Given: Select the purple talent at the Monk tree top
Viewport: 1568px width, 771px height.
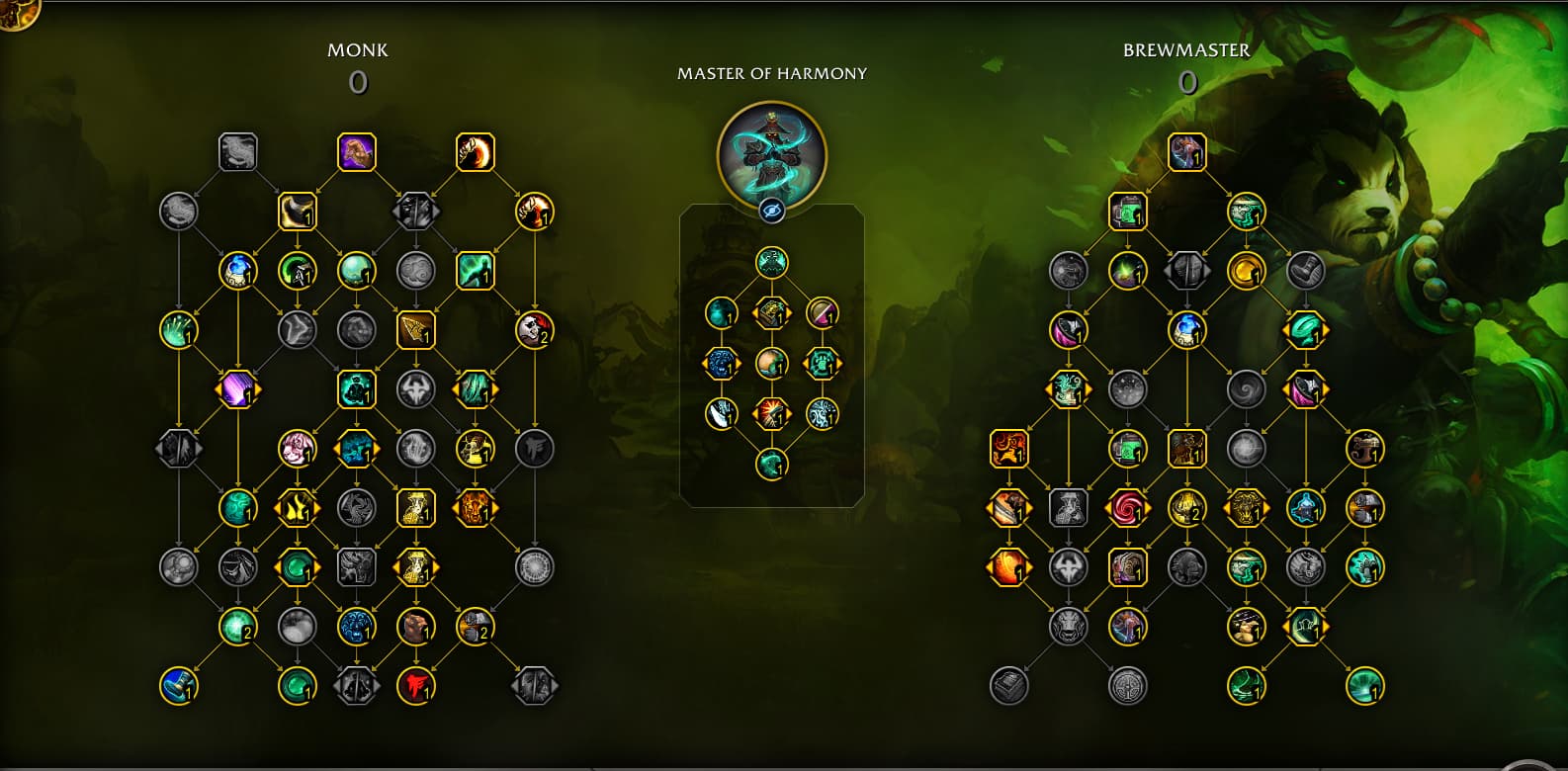Looking at the screenshot, I should coord(357,152).
